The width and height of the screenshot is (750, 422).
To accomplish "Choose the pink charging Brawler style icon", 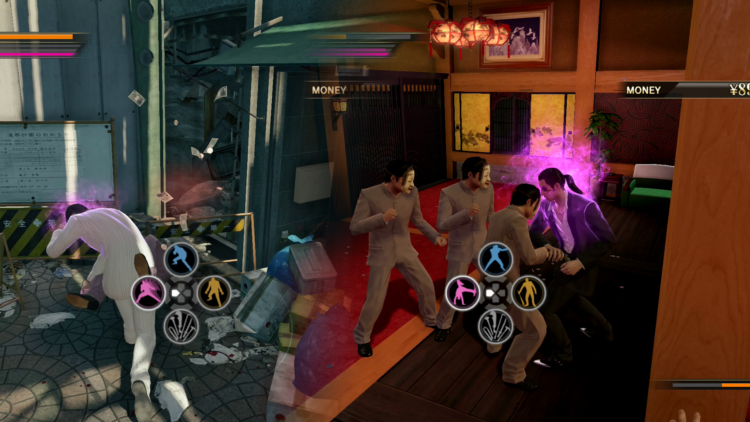I will (x=148, y=293).
